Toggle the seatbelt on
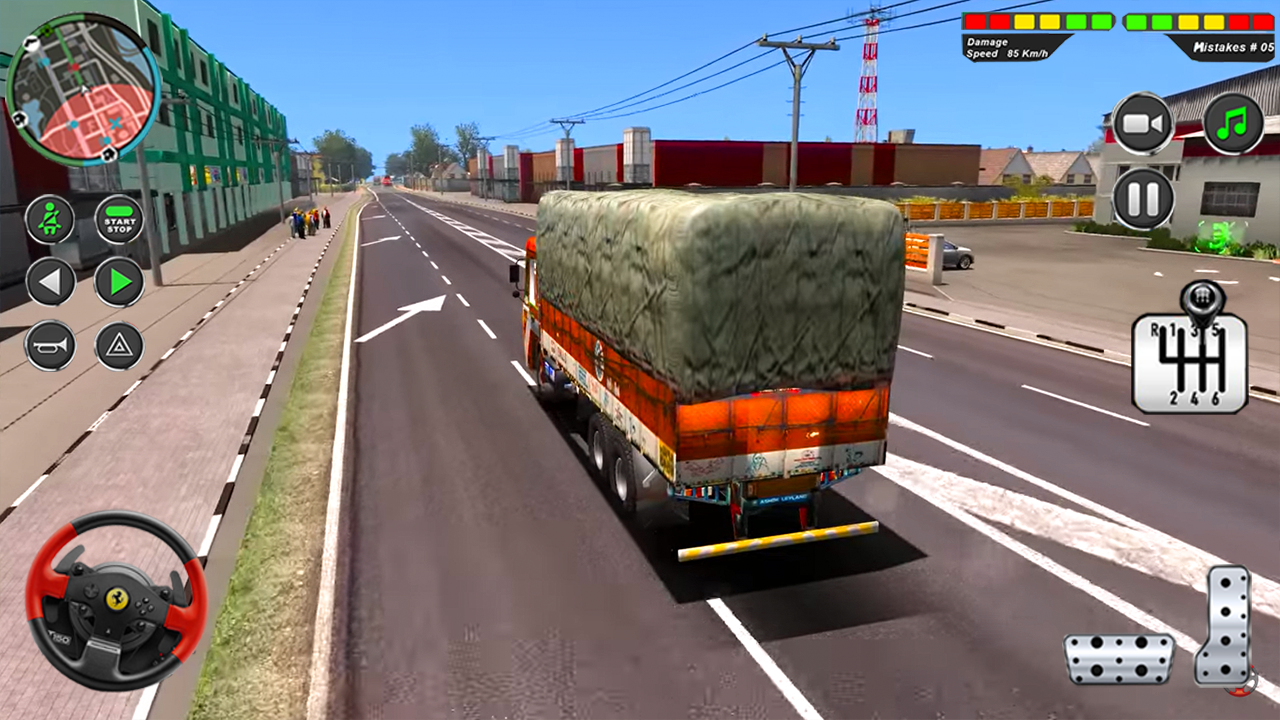This screenshot has height=720, width=1280. click(x=50, y=220)
